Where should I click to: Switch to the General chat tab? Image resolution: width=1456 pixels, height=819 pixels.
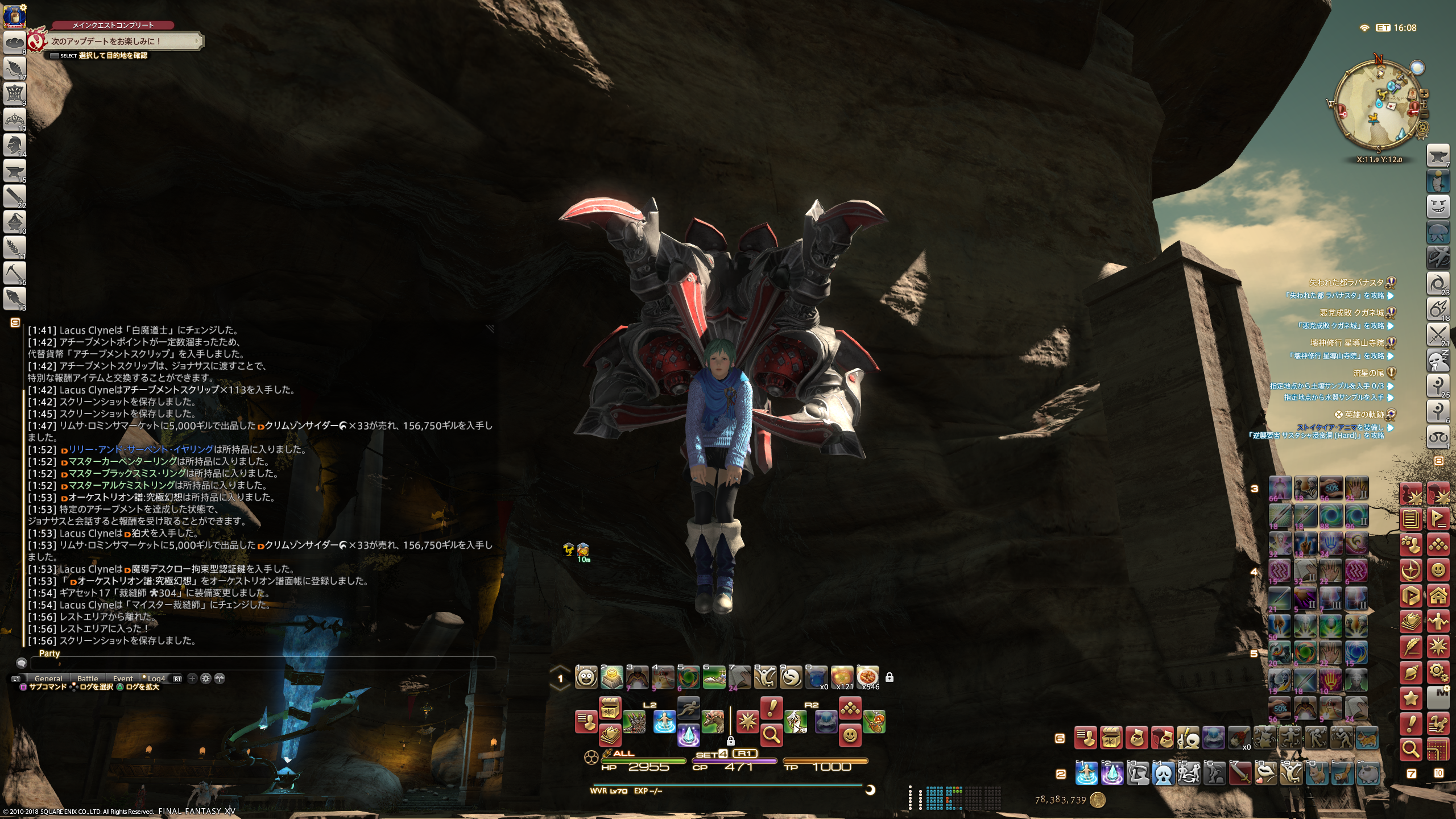pyautogui.click(x=48, y=679)
